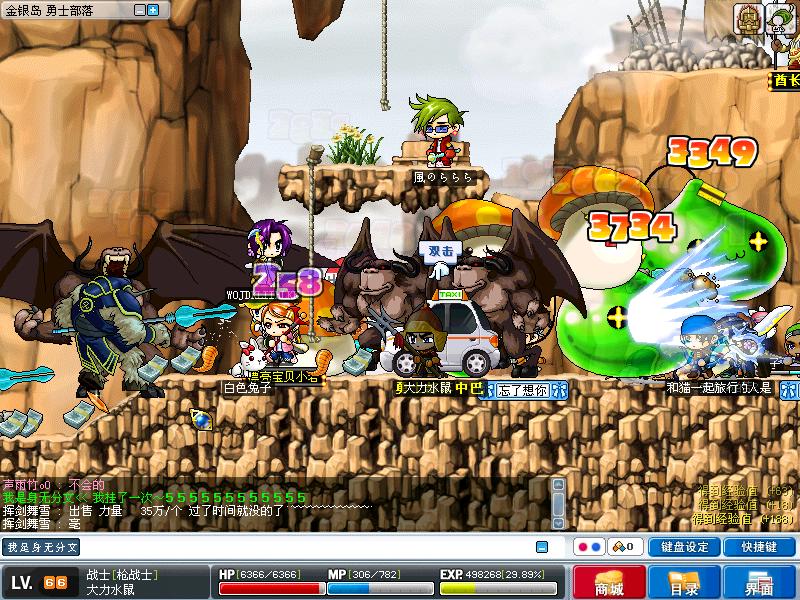
Task: Click the red and blue dots button
Action: coord(589,547)
